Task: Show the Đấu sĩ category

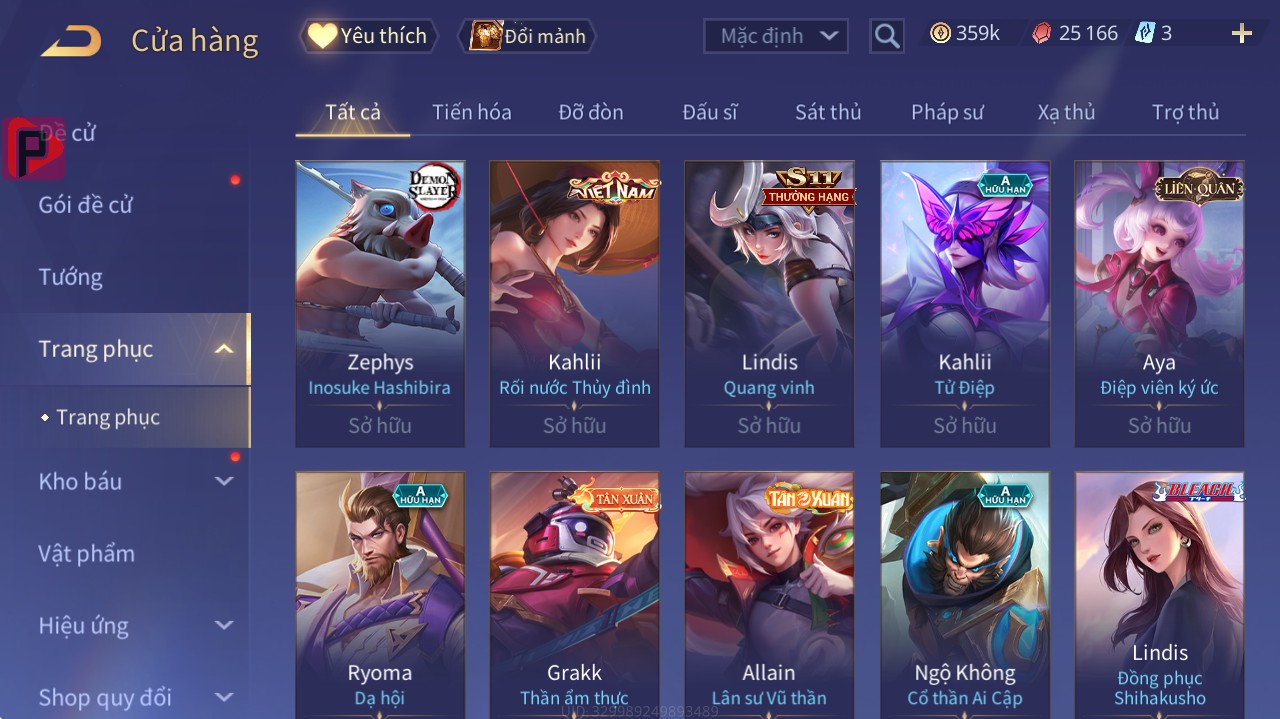Action: click(x=709, y=112)
